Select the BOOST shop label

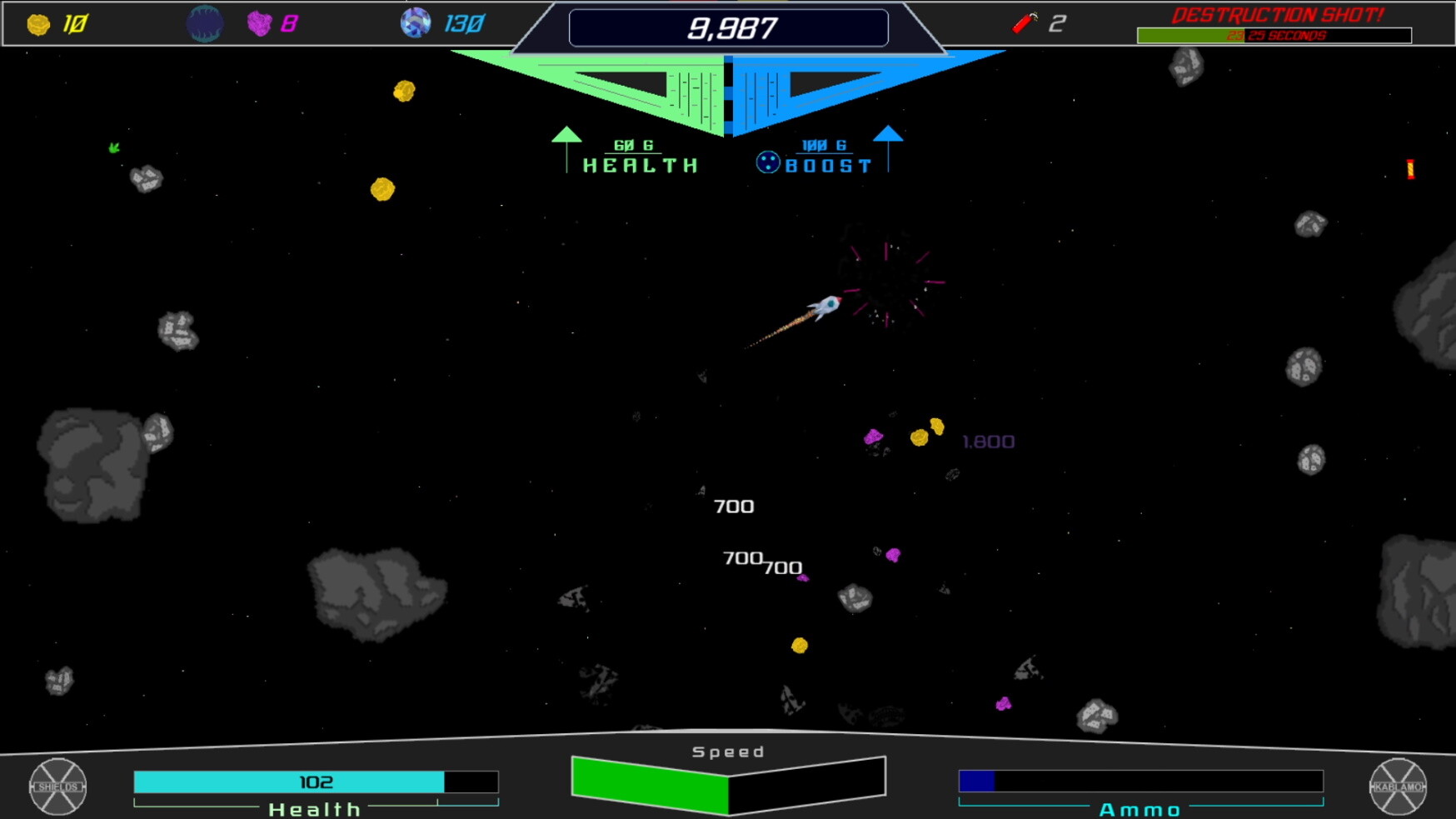[829, 163]
